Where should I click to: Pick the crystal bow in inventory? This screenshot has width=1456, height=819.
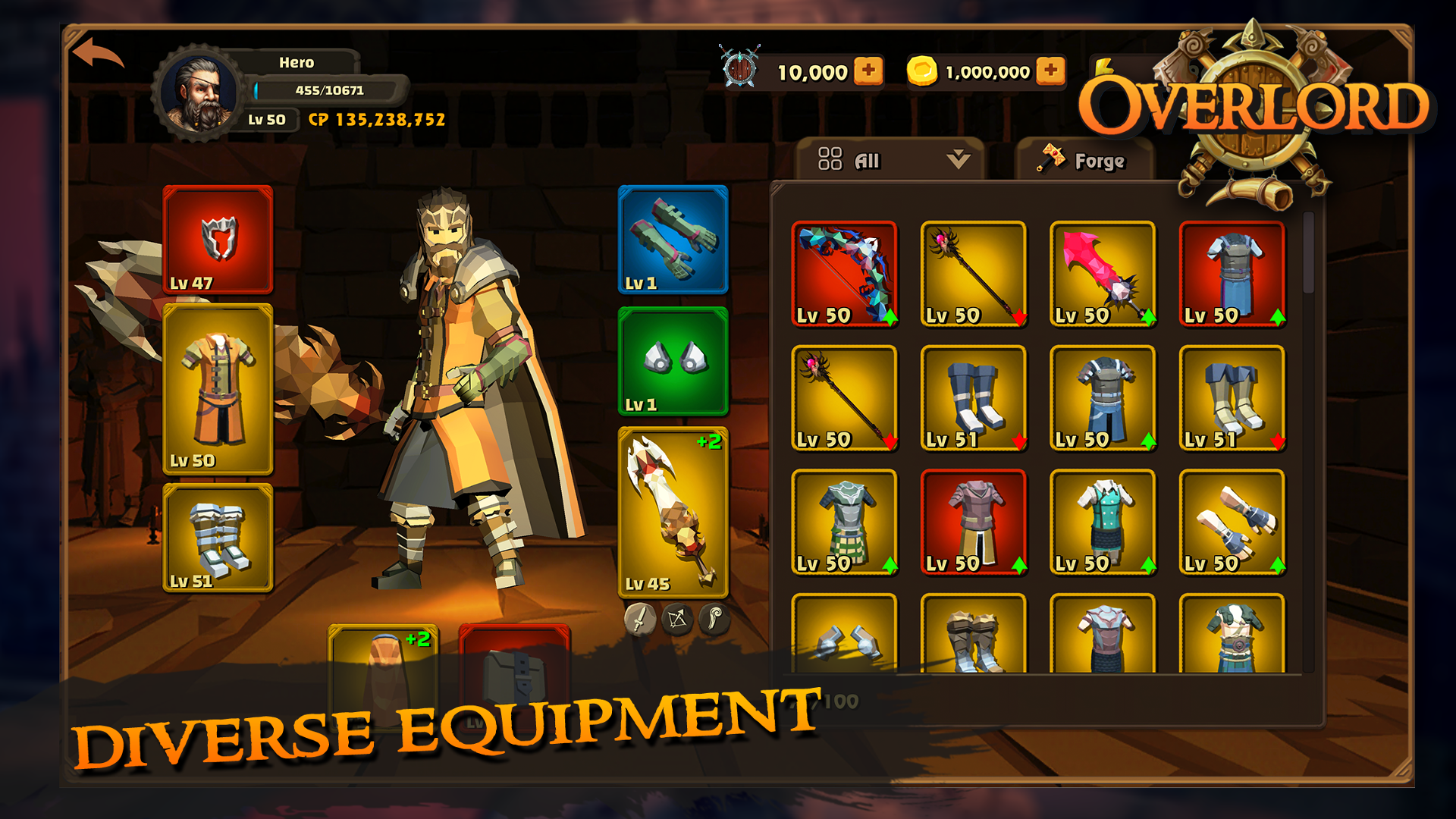(844, 274)
